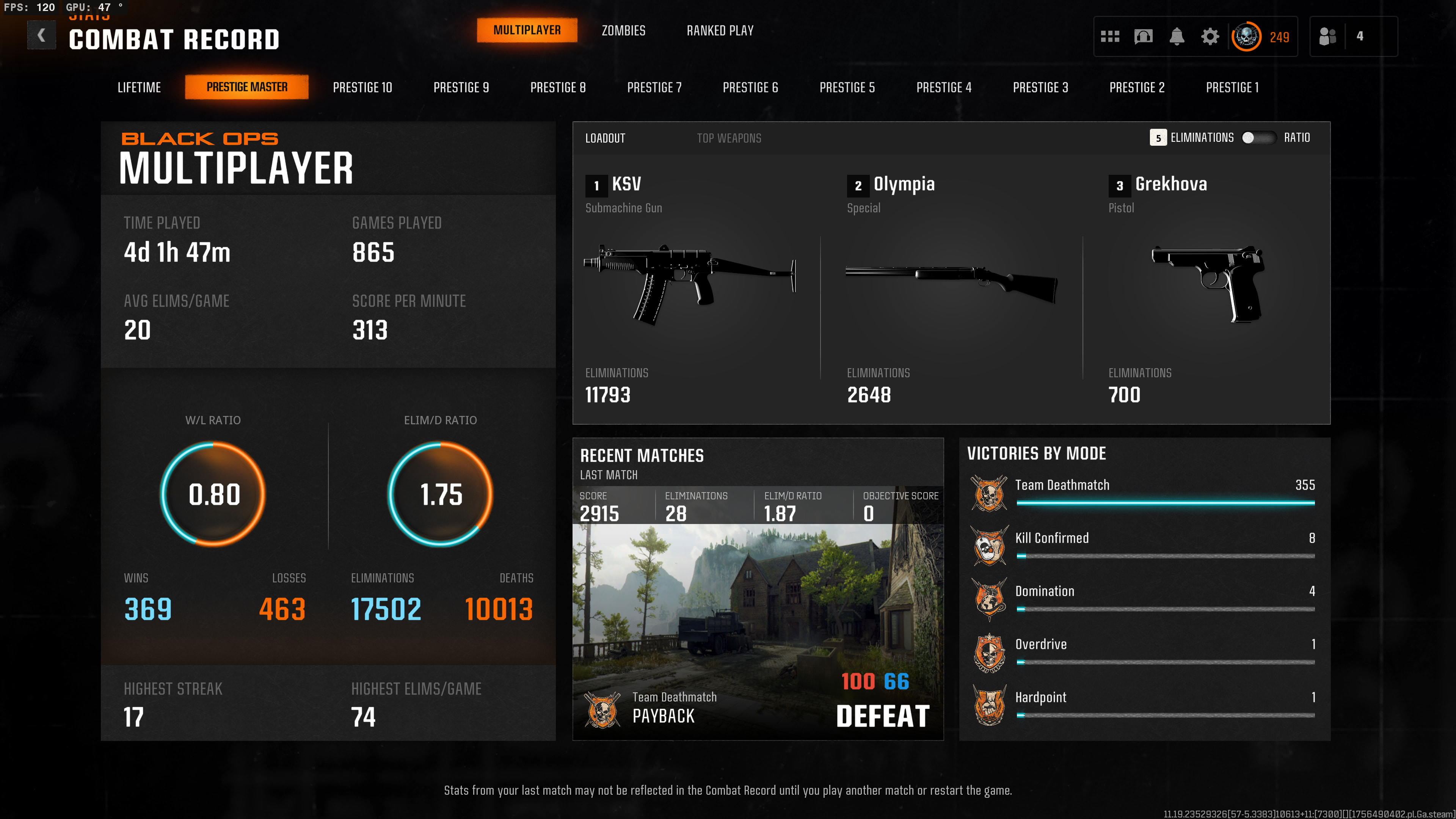Open the player profile emblem
The height and width of the screenshot is (819, 1456).
coord(1246,37)
